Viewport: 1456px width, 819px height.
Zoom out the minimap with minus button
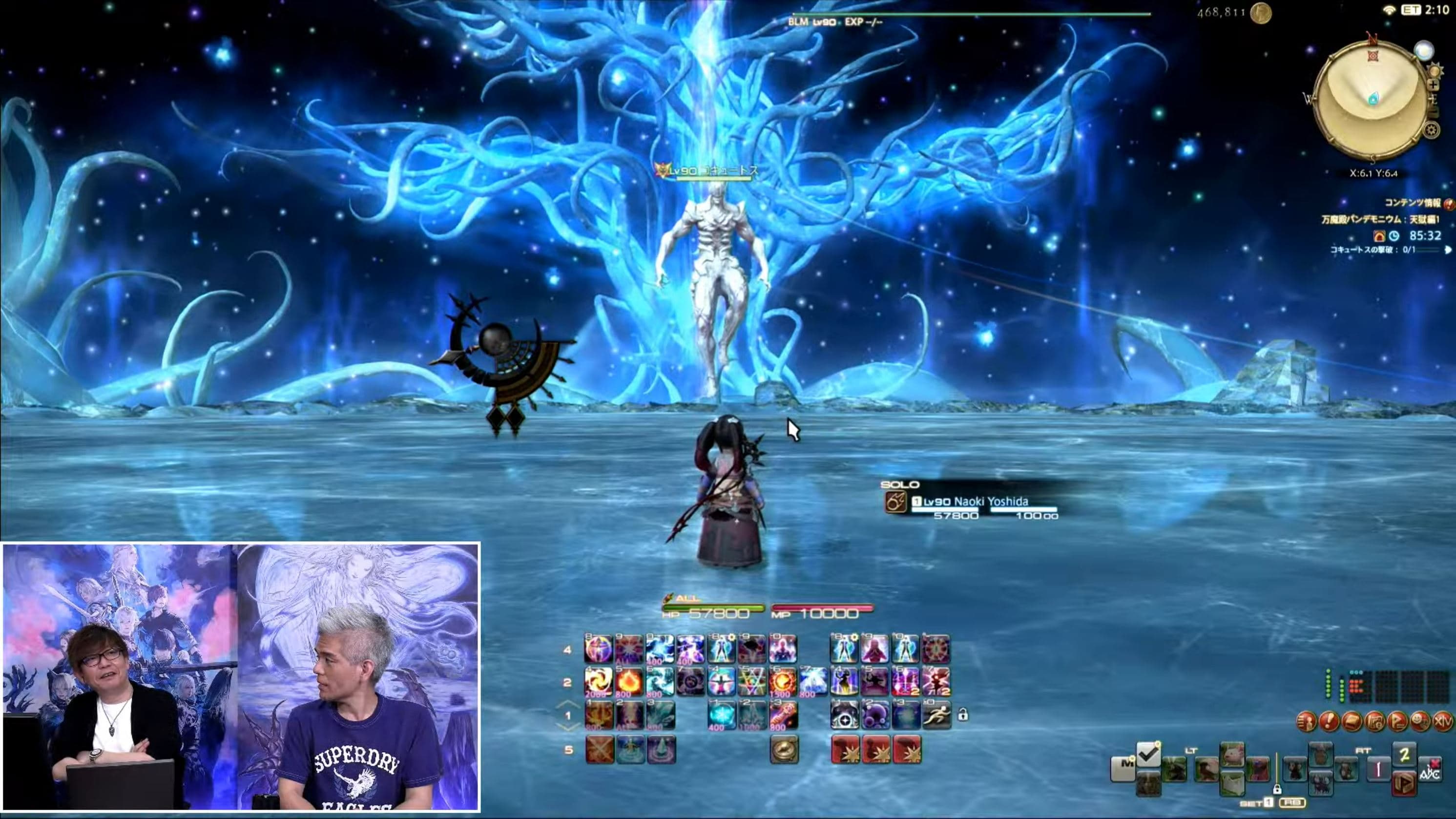click(x=1434, y=112)
